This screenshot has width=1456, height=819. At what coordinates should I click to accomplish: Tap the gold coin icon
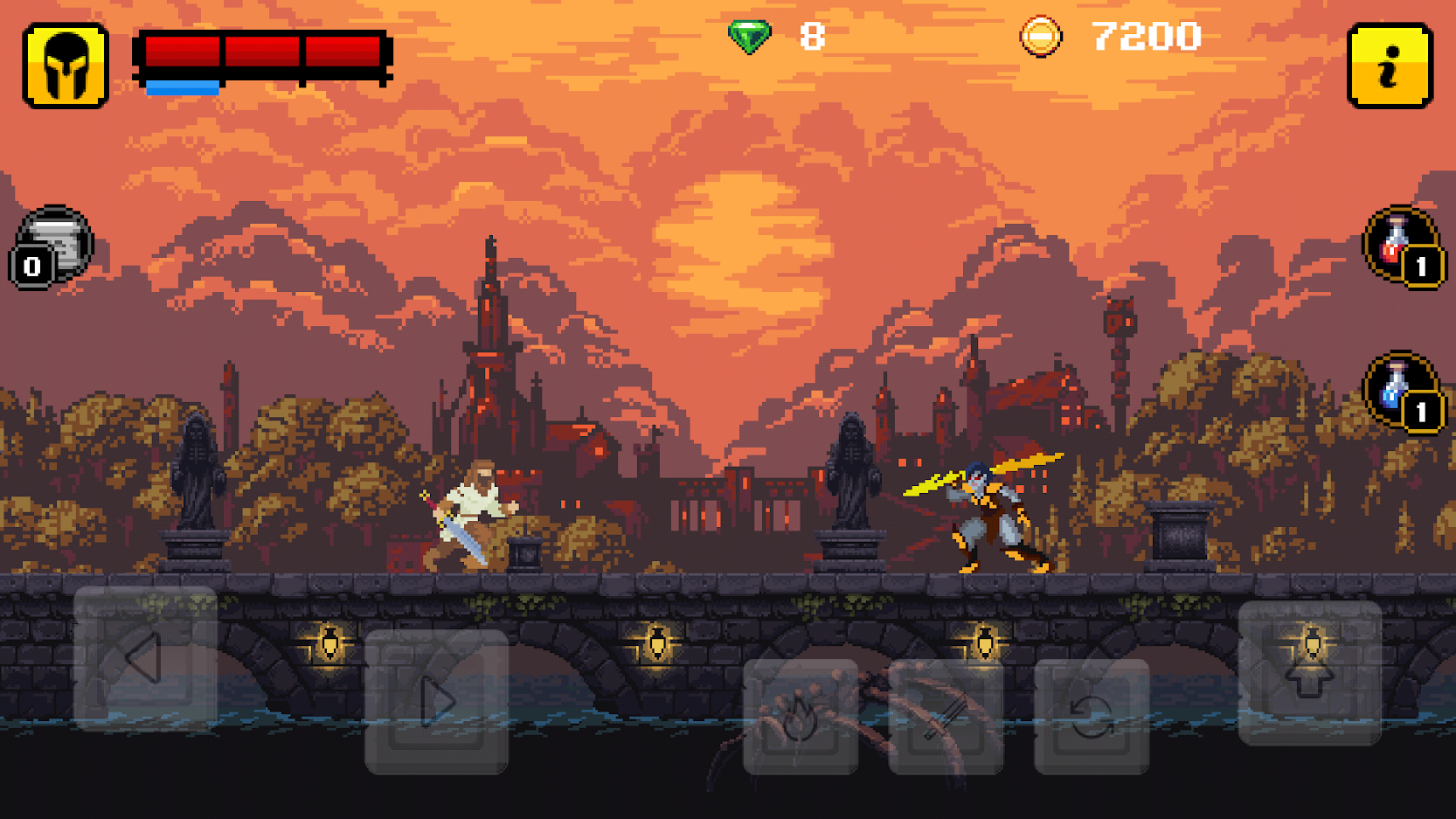pyautogui.click(x=1038, y=34)
